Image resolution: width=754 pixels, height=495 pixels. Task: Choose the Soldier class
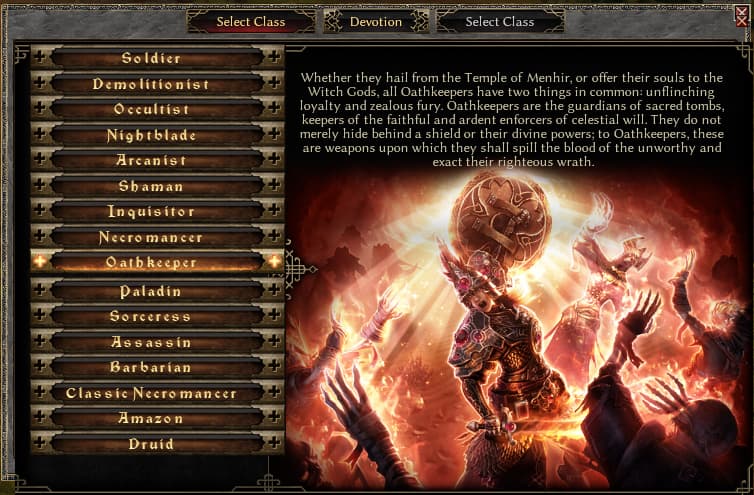point(152,58)
